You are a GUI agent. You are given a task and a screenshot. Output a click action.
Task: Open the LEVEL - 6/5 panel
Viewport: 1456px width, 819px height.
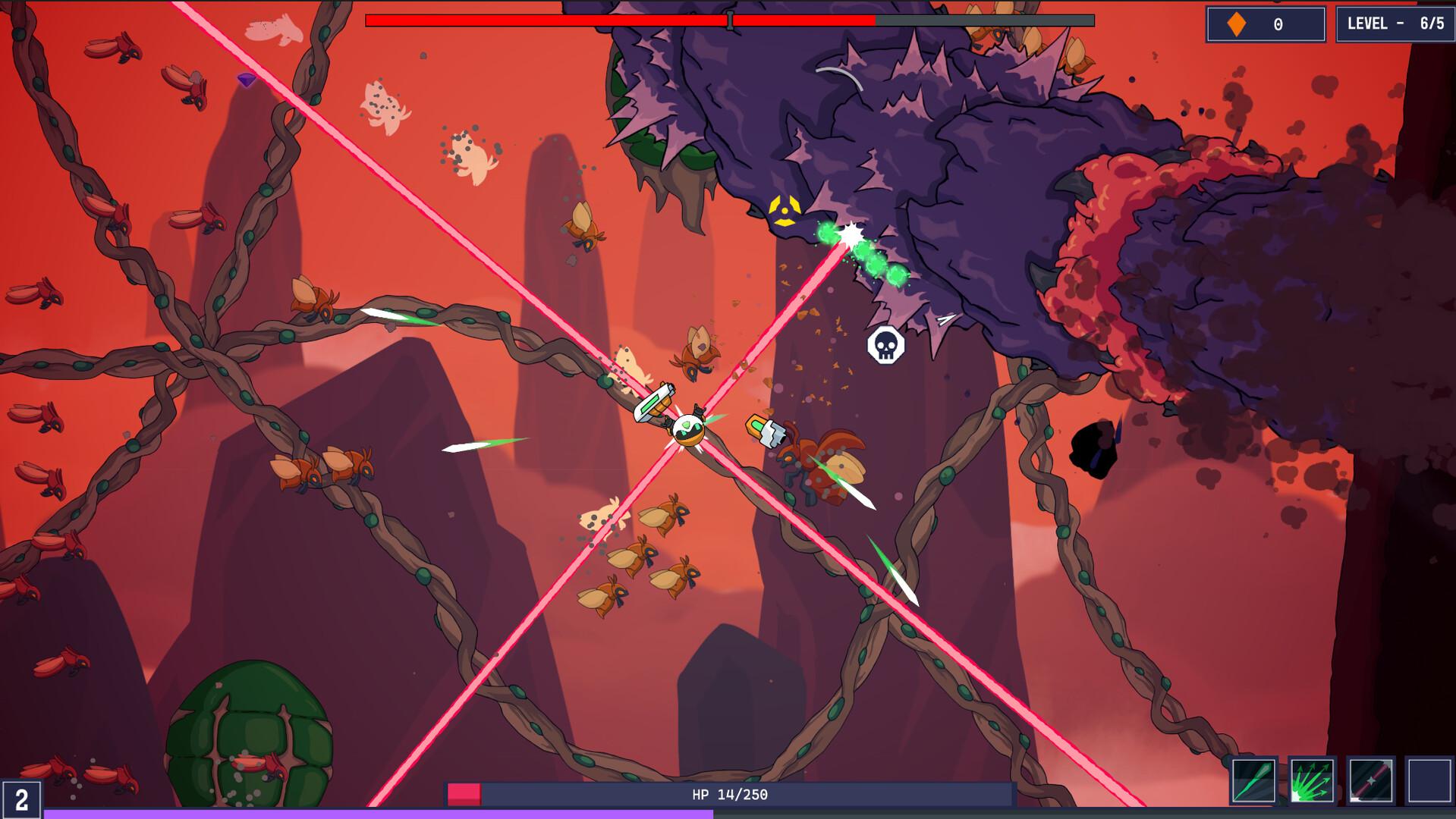pos(1398,24)
